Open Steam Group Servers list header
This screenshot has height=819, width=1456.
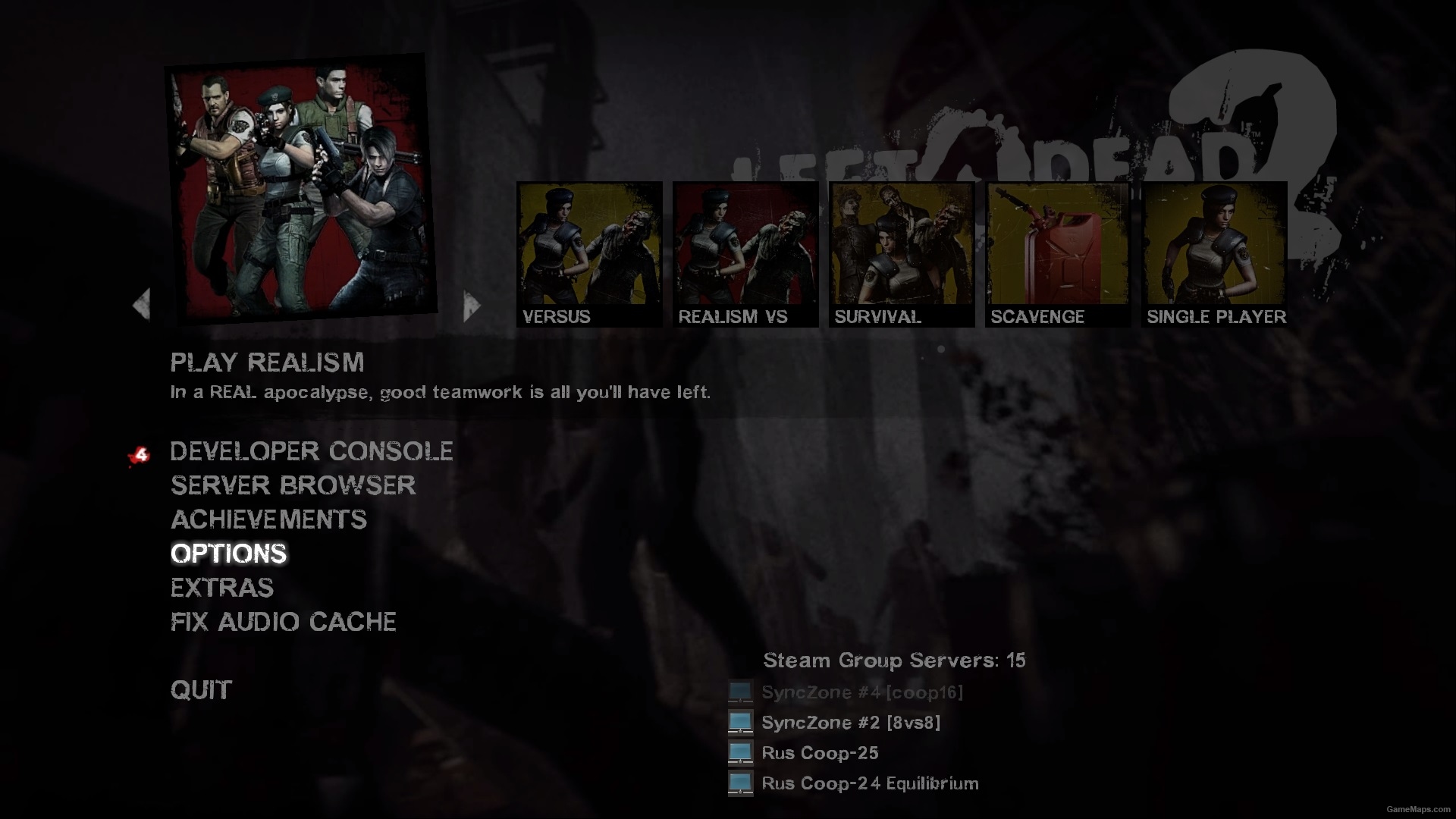point(893,661)
